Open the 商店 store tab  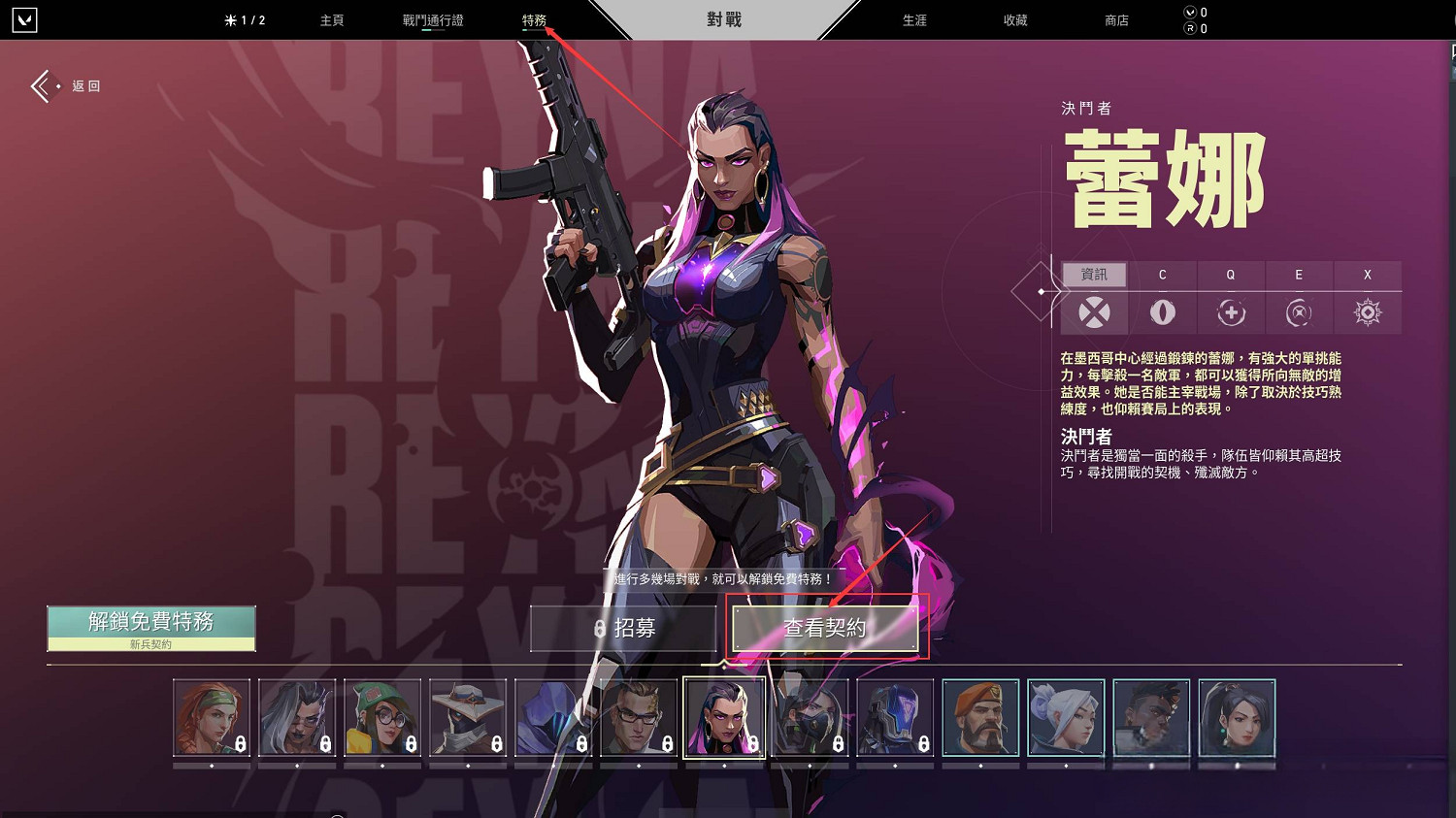1116,19
